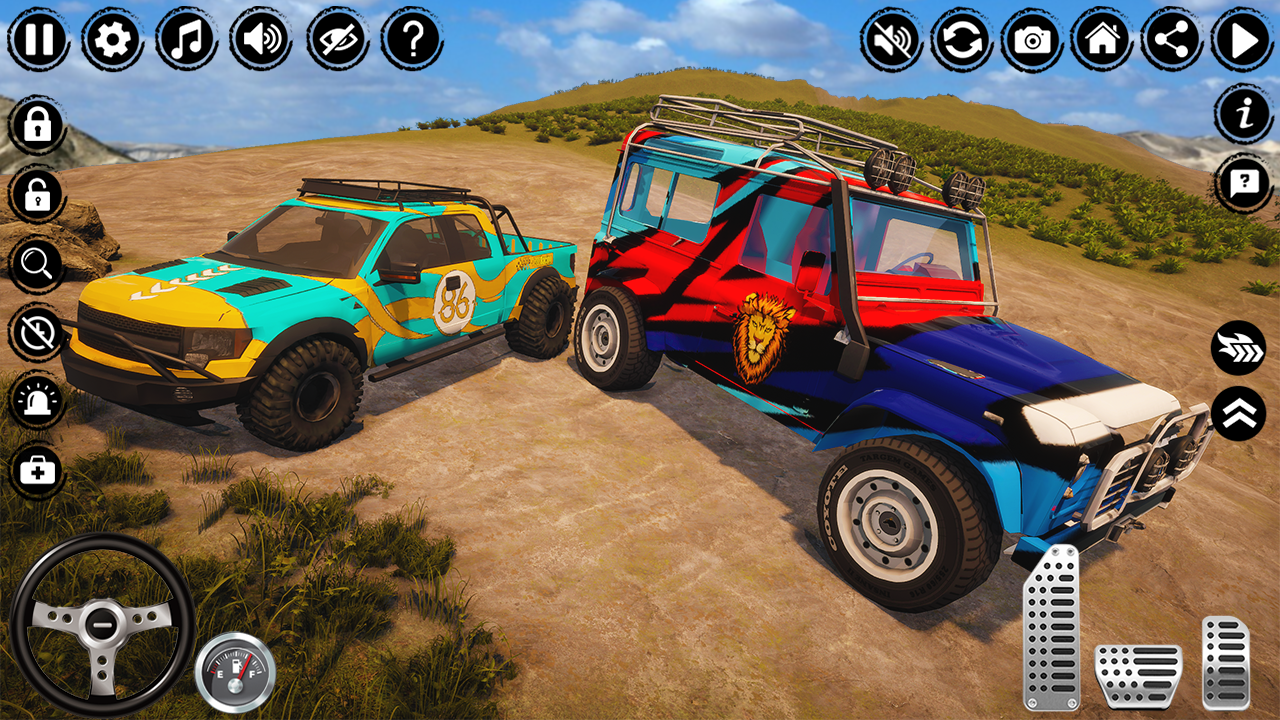Open the info panel icon
This screenshot has width=1280, height=720.
[x=1240, y=120]
